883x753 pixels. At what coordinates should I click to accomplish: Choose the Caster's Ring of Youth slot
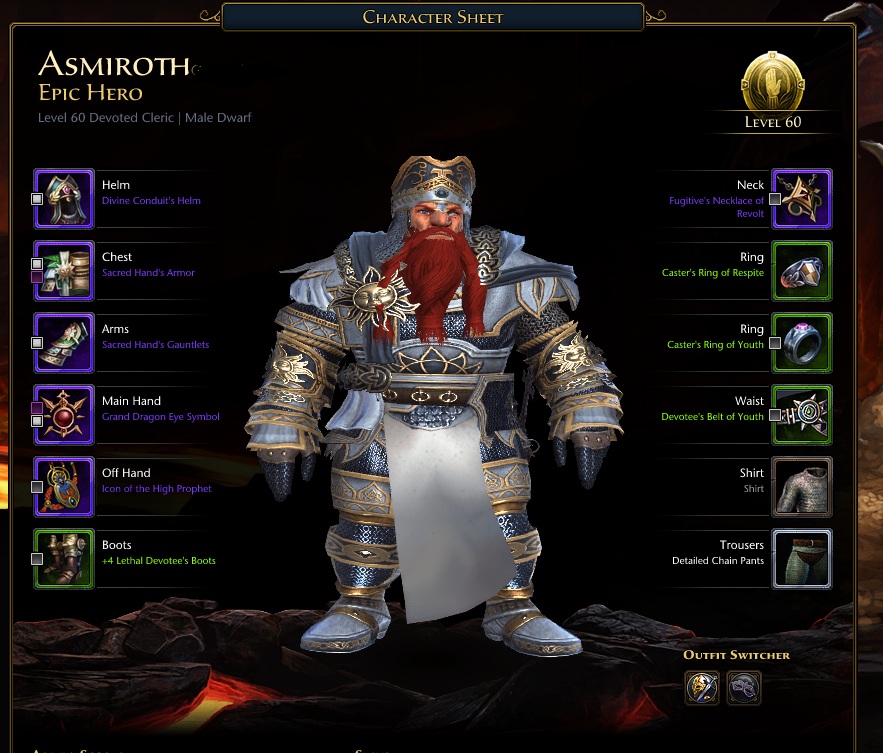(x=802, y=343)
